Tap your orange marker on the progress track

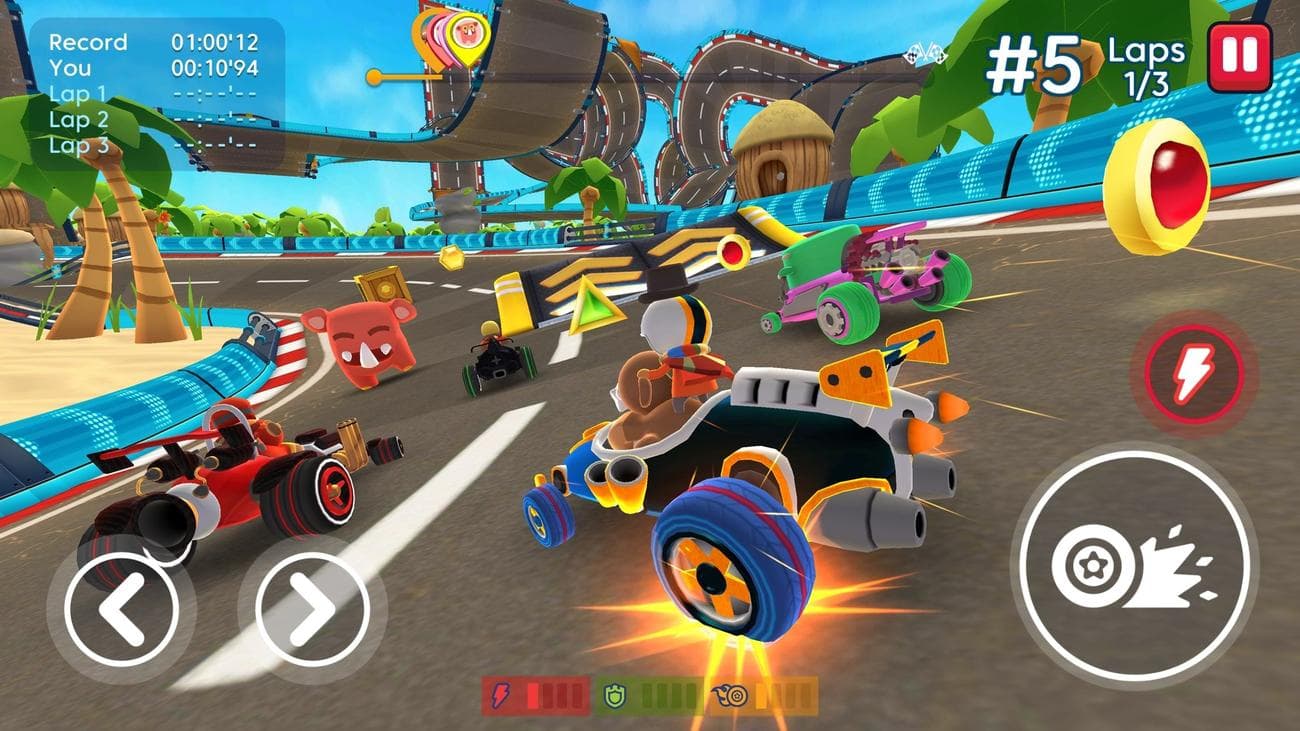[374, 76]
